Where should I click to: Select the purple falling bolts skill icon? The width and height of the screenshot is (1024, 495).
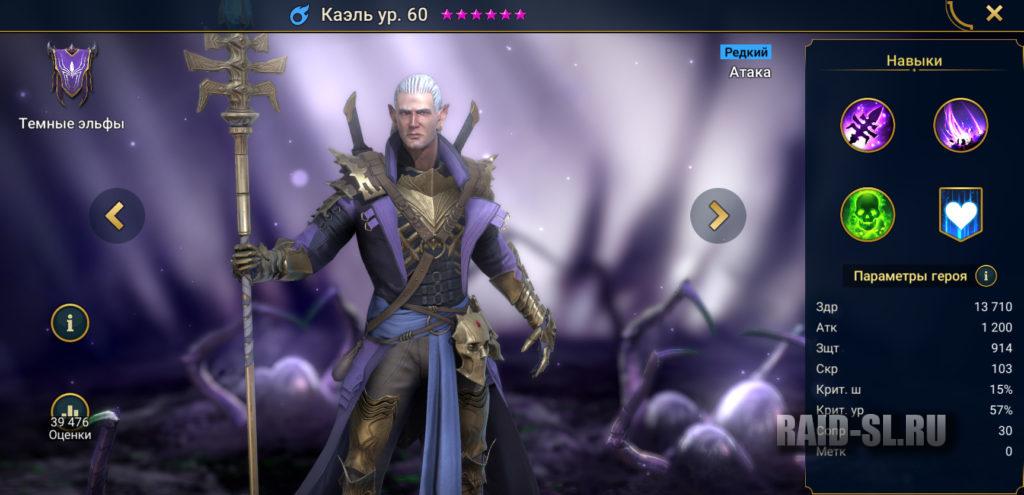click(x=960, y=125)
